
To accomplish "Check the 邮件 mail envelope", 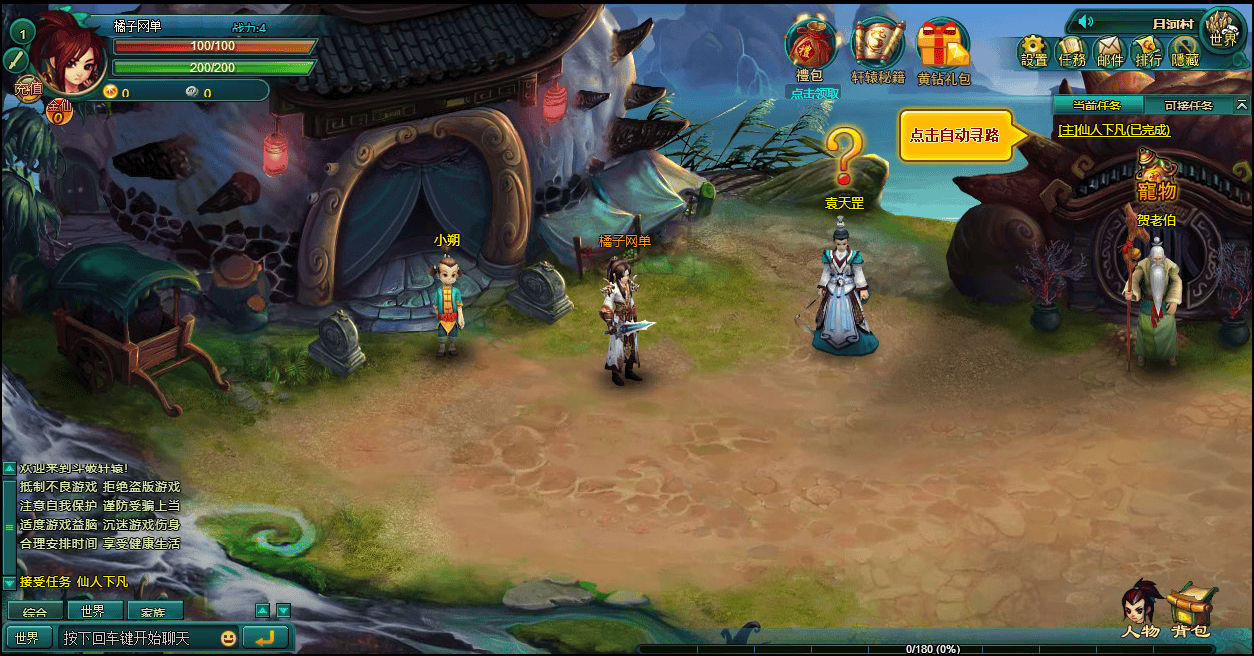I will click(x=1110, y=51).
